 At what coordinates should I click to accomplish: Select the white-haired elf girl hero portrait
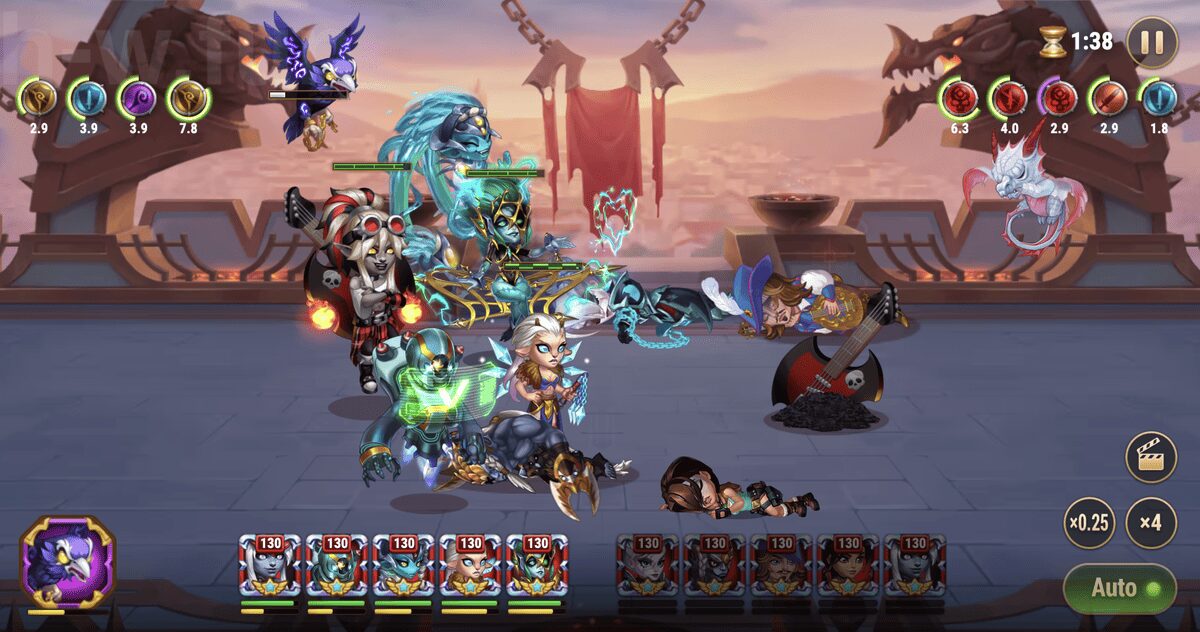pos(470,567)
